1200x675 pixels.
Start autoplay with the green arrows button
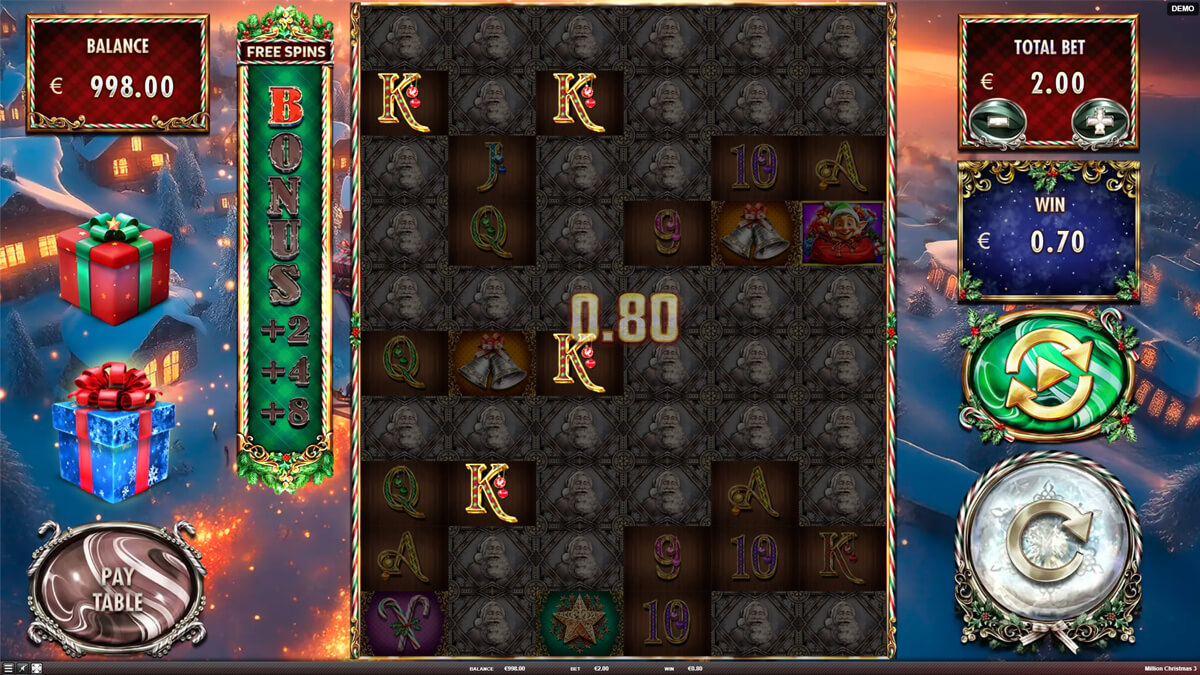pyautogui.click(x=1047, y=376)
